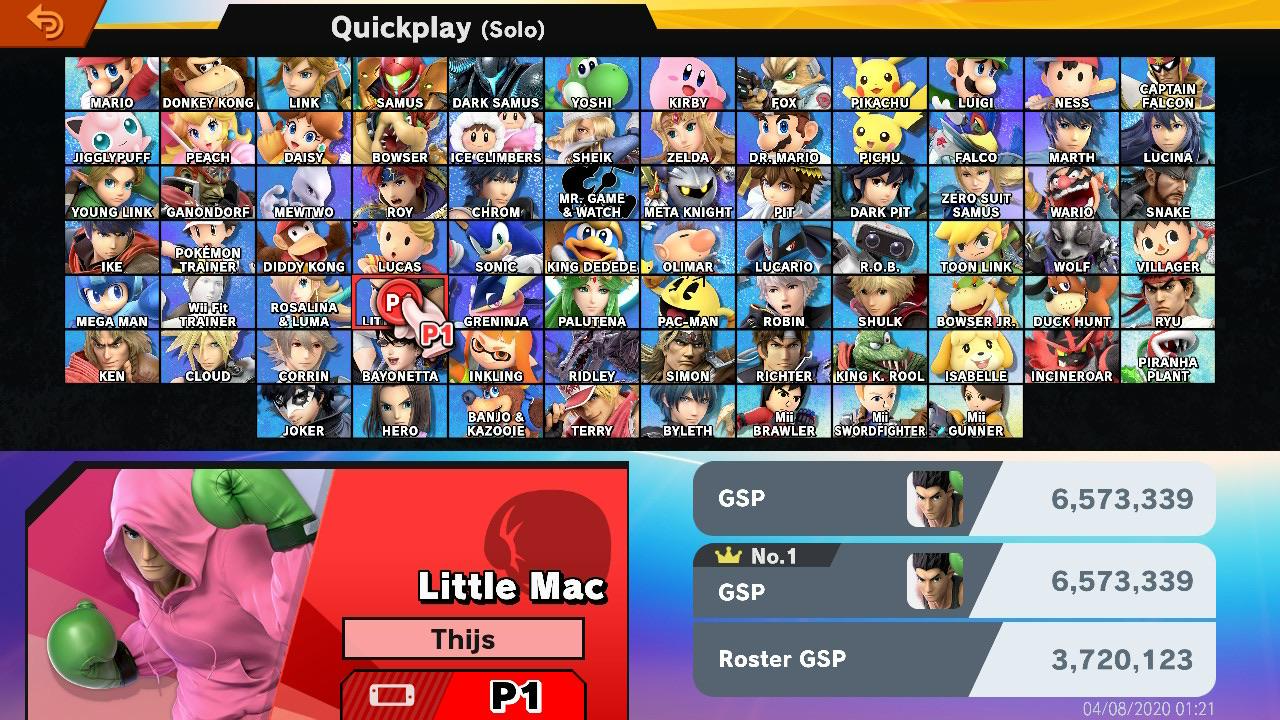Pick Pikachu's fighter icon
The height and width of the screenshot is (720, 1280).
tap(880, 82)
